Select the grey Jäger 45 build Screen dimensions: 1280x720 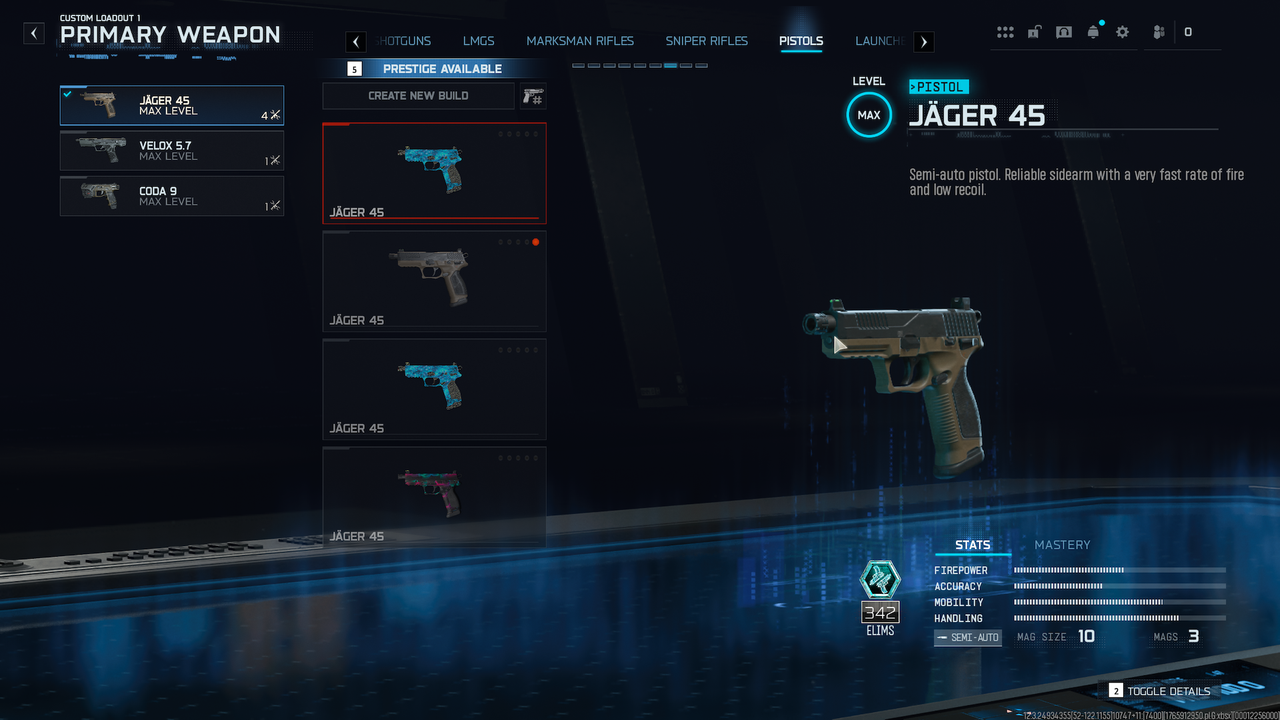pos(434,281)
